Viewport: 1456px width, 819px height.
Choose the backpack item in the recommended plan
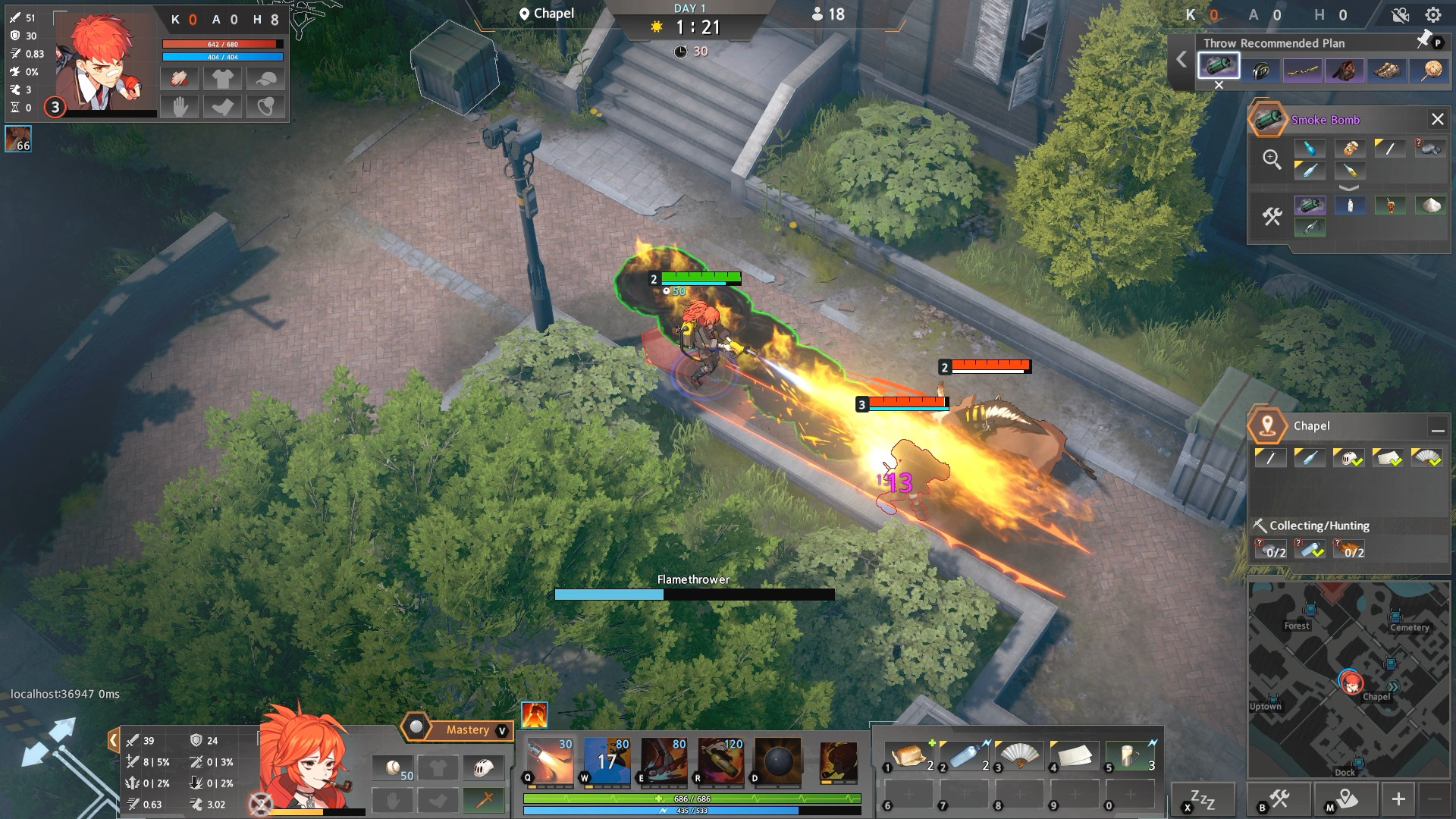(x=1346, y=71)
